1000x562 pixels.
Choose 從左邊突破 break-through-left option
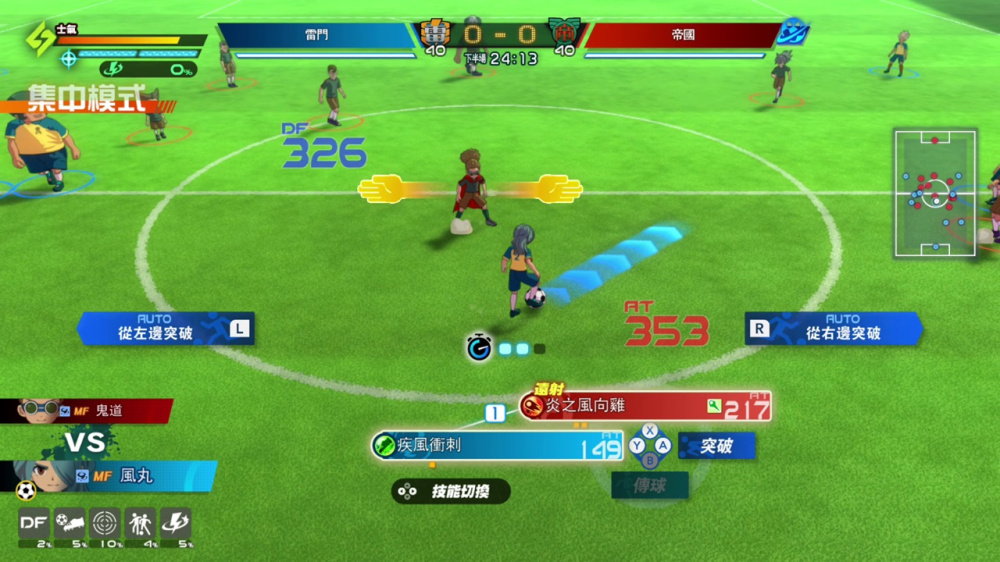tap(165, 329)
